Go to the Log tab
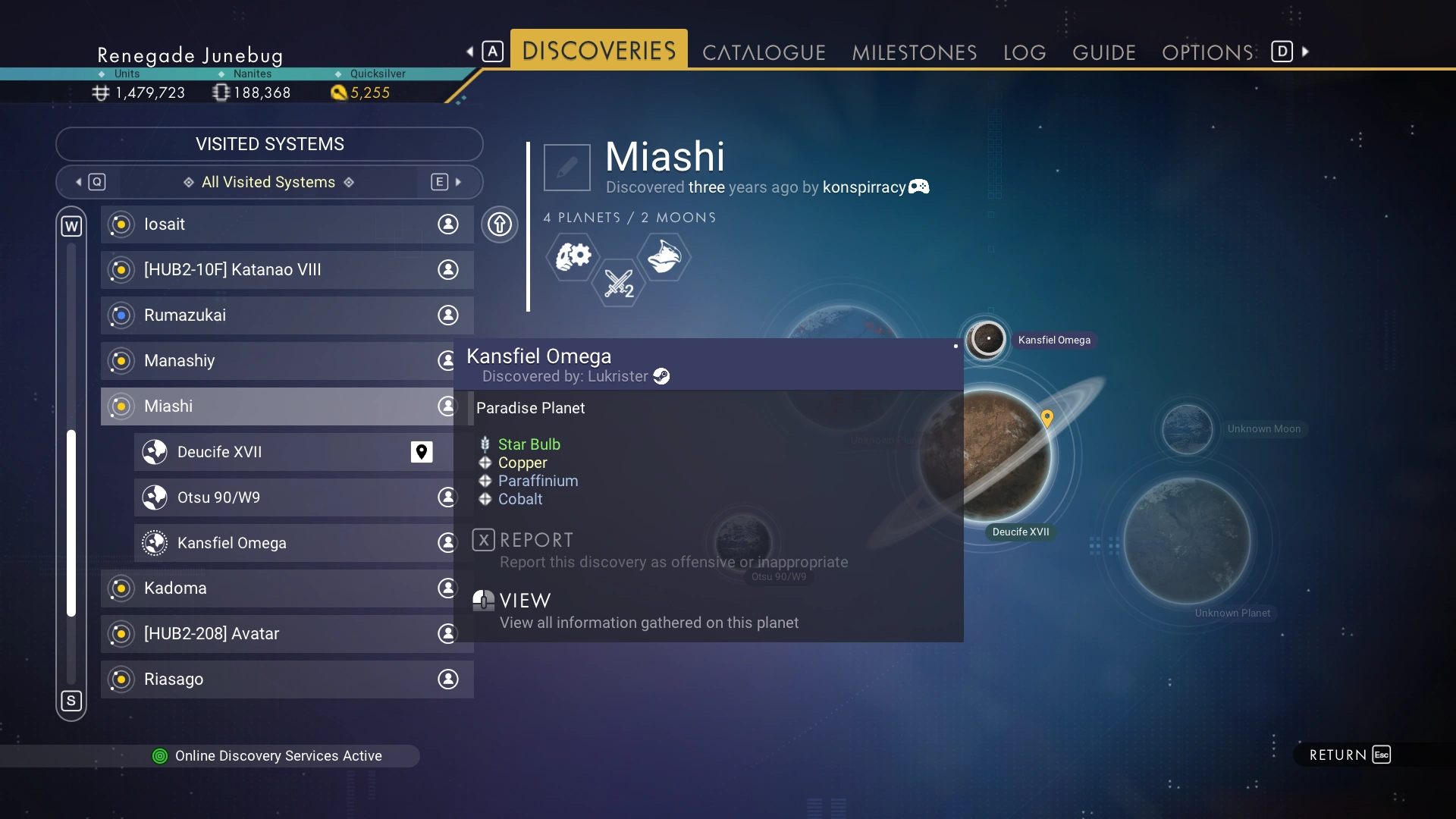Image resolution: width=1456 pixels, height=819 pixels. point(1024,52)
